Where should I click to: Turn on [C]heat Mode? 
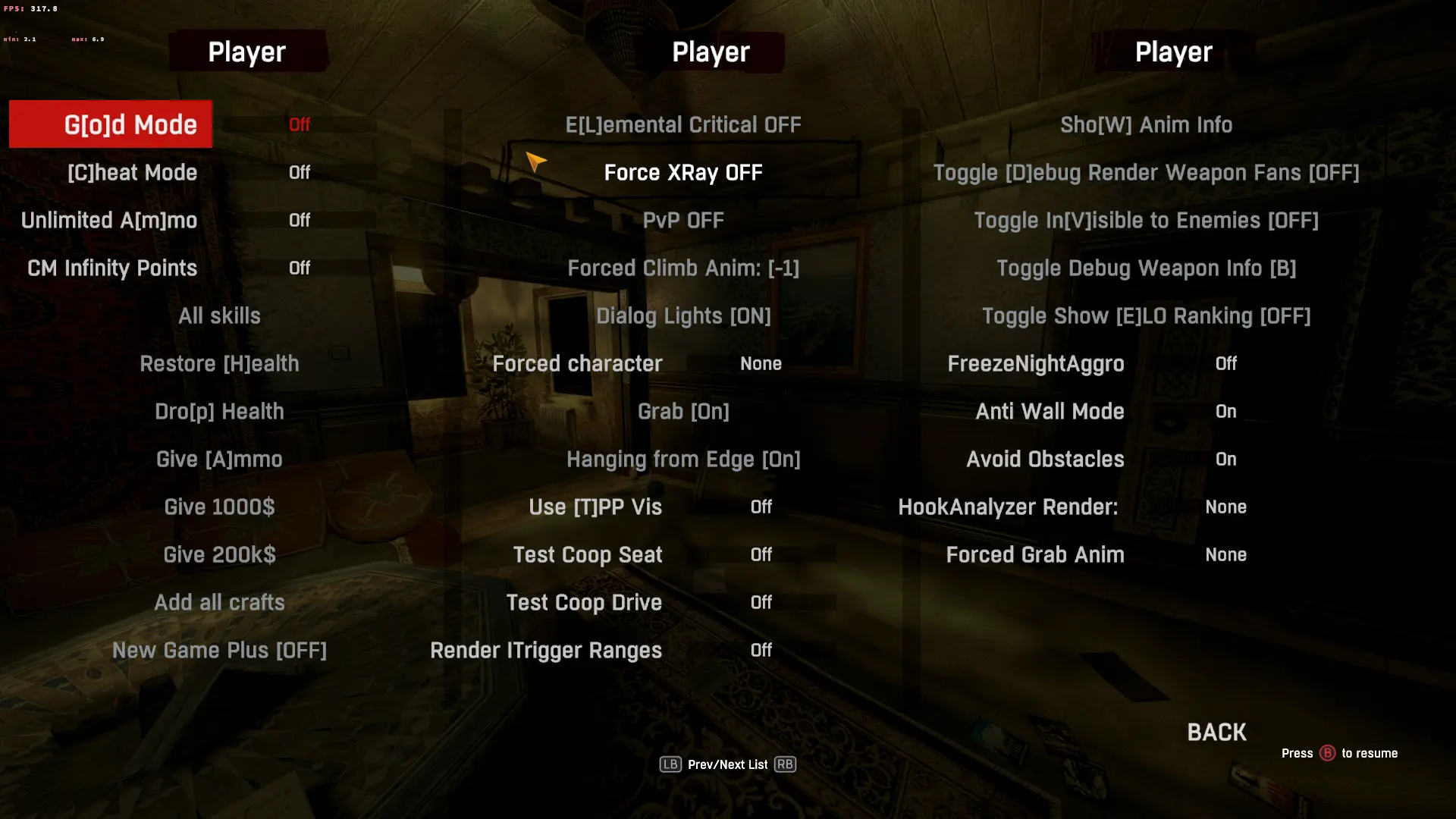(x=133, y=172)
